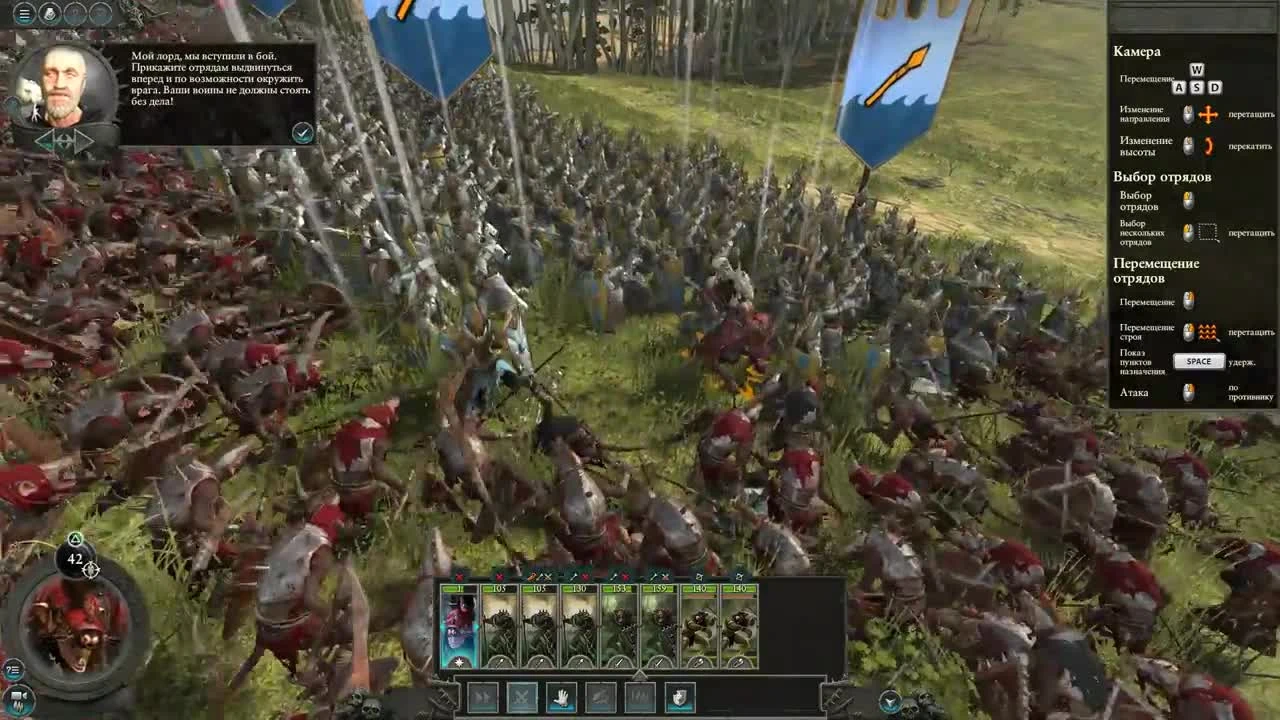This screenshot has width=1280, height=720.
Task: Open the main game menu icon in top-left
Action: click(x=24, y=13)
